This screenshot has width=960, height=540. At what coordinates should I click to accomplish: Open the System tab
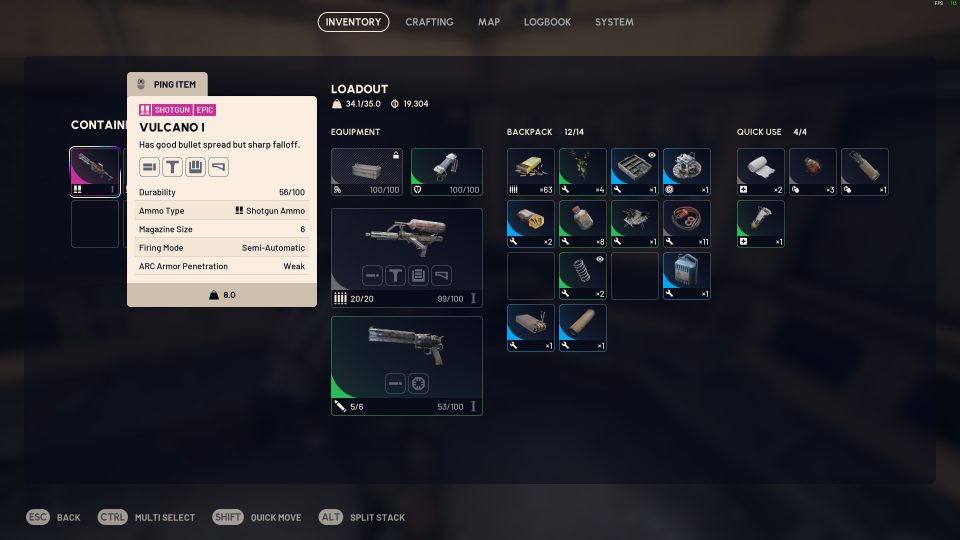(614, 22)
